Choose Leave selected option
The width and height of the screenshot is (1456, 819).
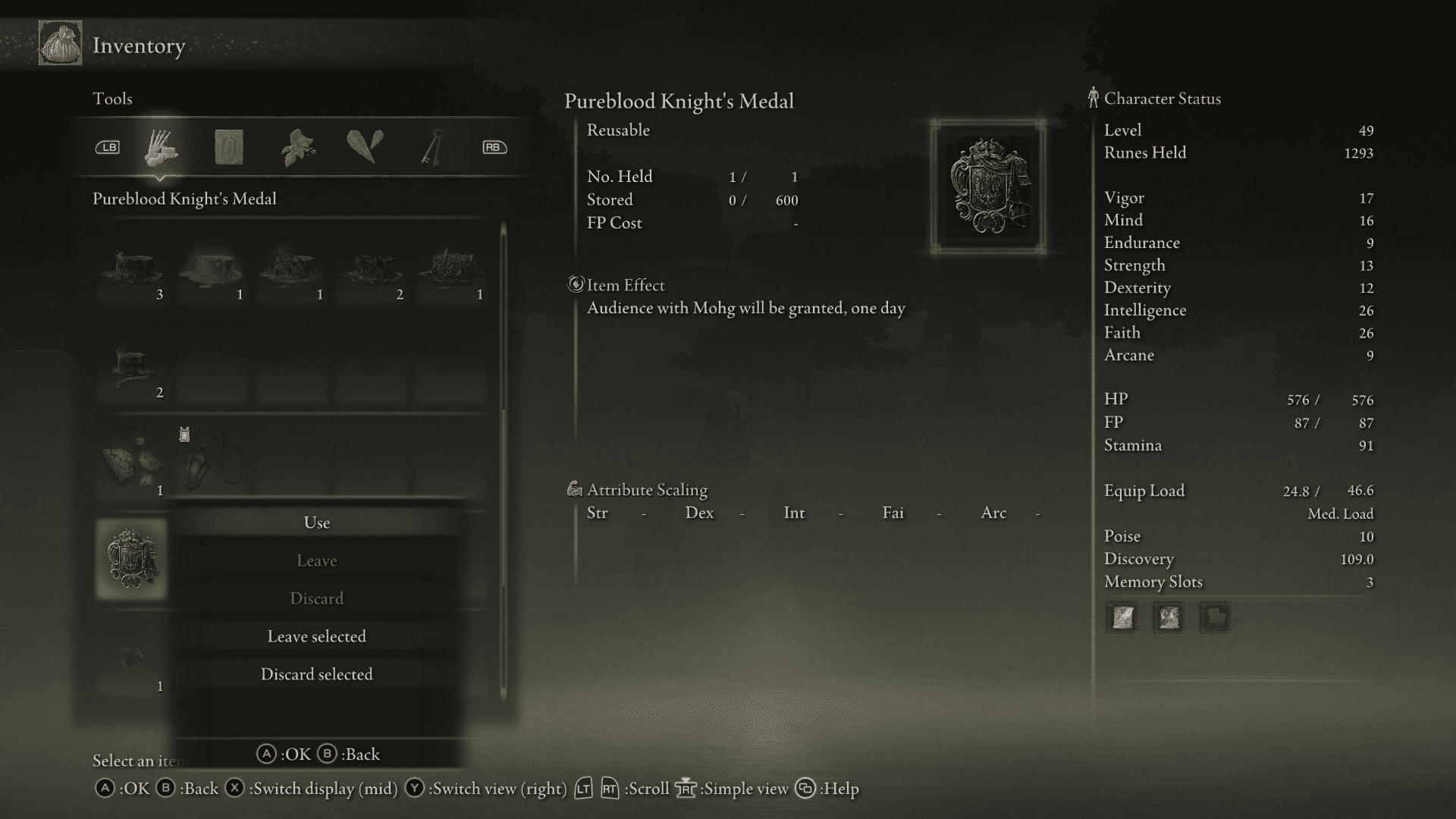316,636
